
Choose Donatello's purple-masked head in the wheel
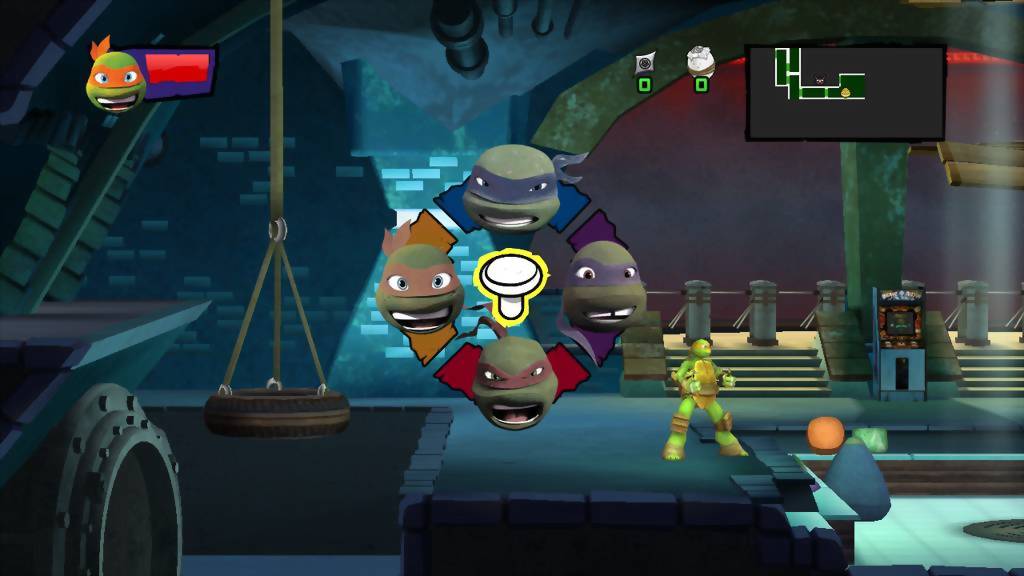tap(604, 292)
